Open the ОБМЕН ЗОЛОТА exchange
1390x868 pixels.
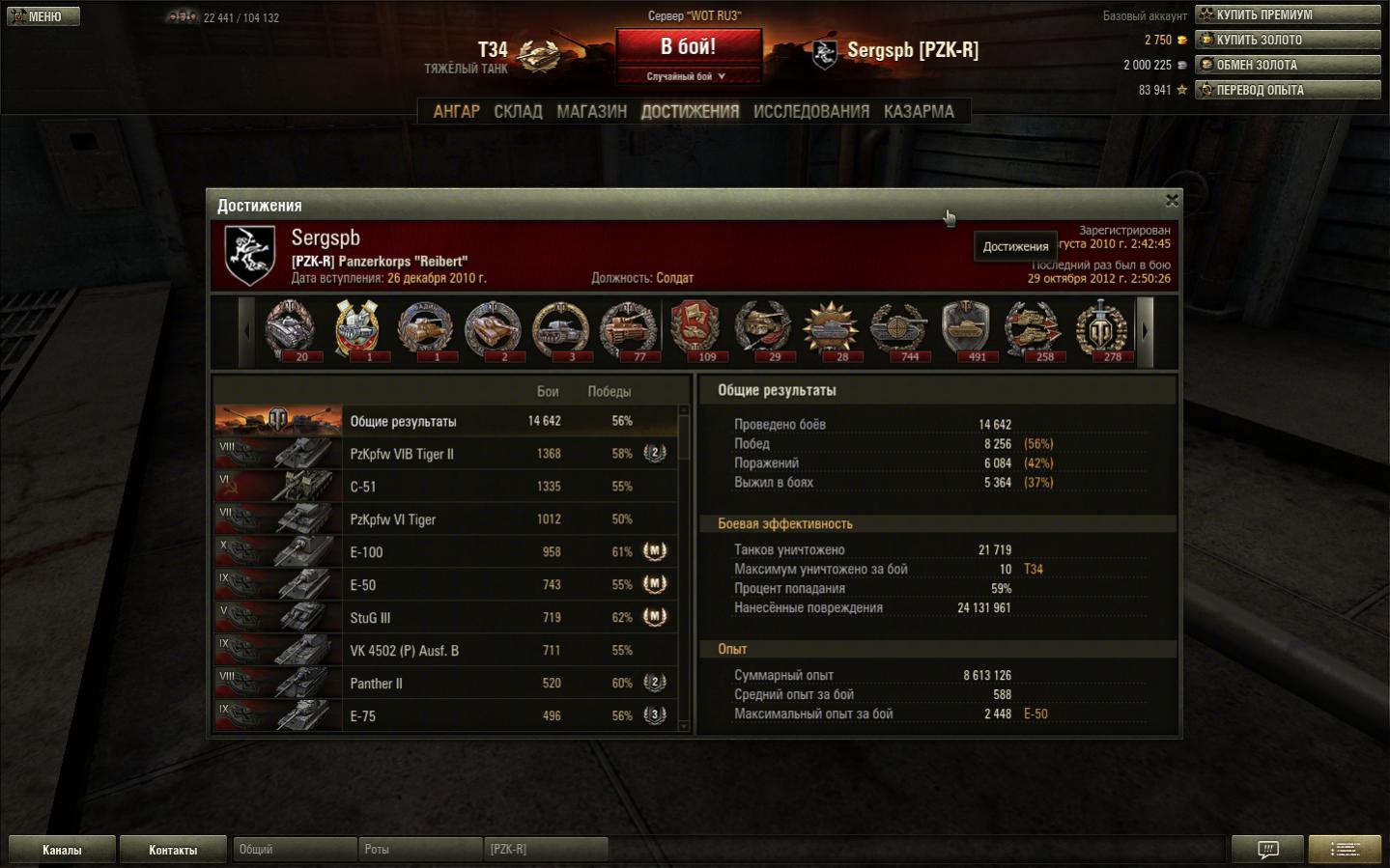(x=1287, y=65)
